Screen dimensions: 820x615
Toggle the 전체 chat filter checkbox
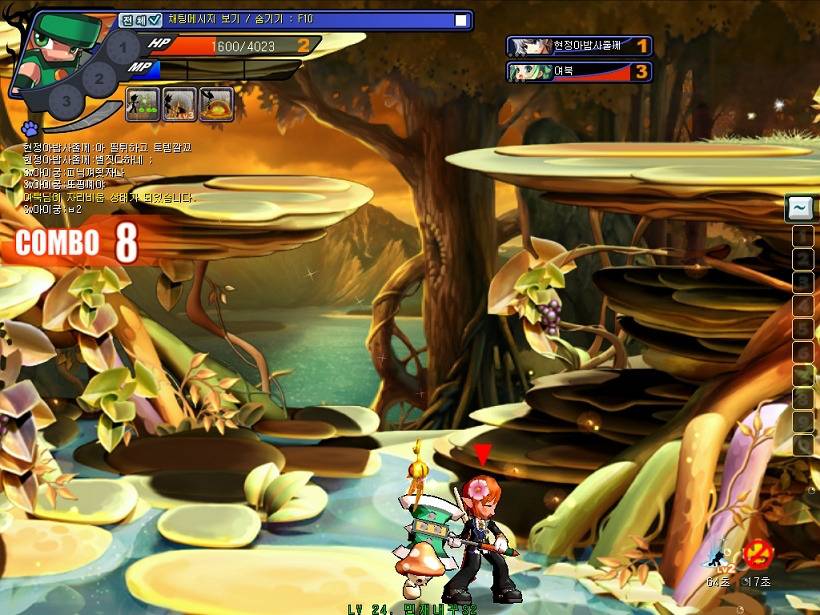pyautogui.click(x=155, y=20)
